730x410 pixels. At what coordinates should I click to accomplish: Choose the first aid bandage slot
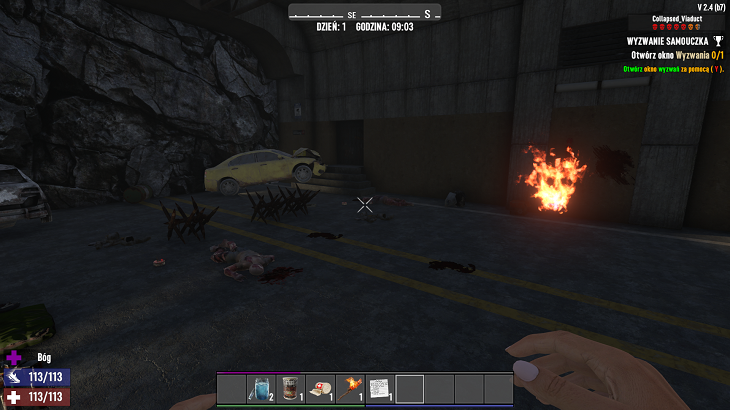321,388
